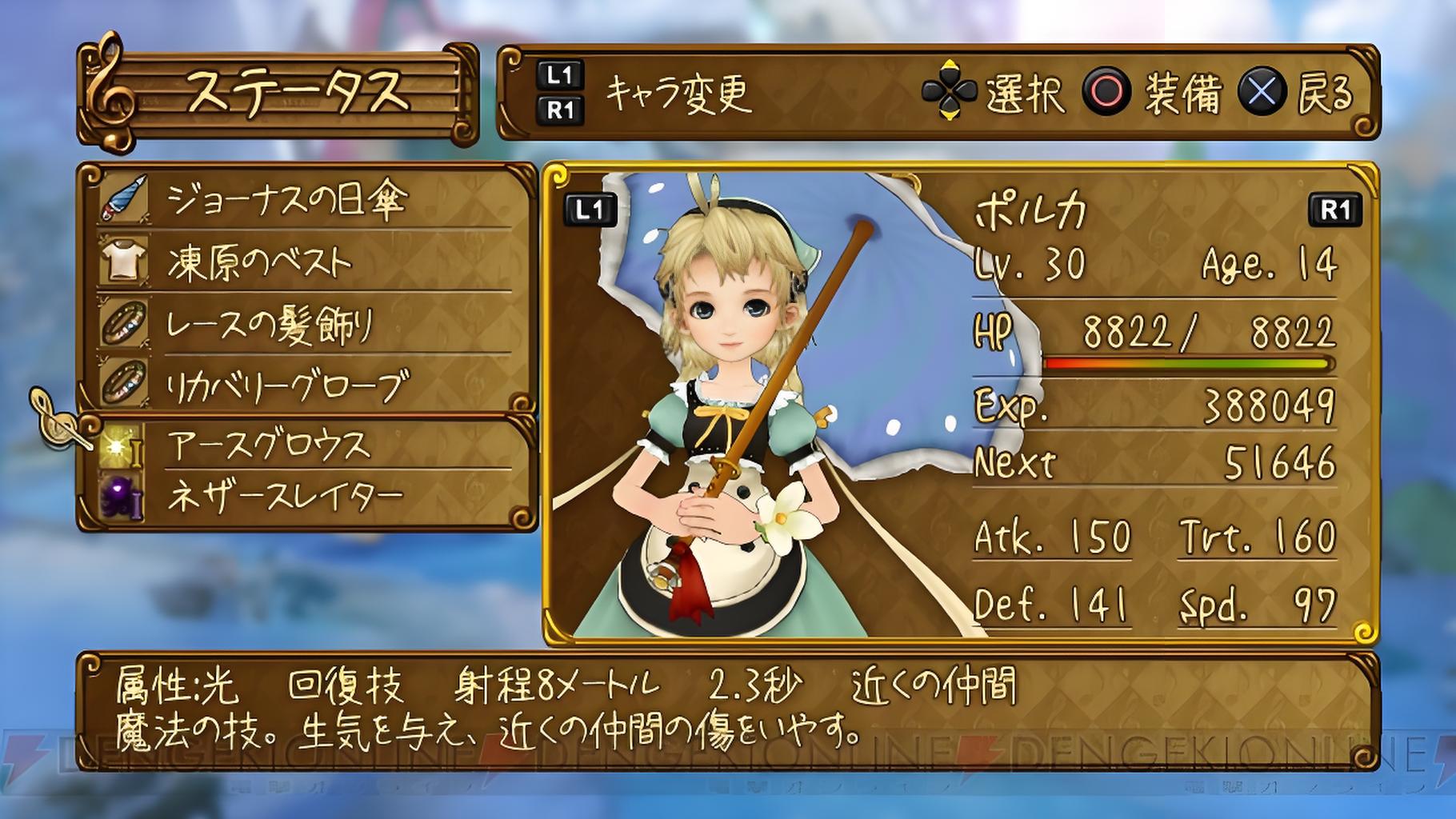Click the parasol weapon icon
Image resolution: width=1456 pixels, height=819 pixels.
tap(125, 198)
